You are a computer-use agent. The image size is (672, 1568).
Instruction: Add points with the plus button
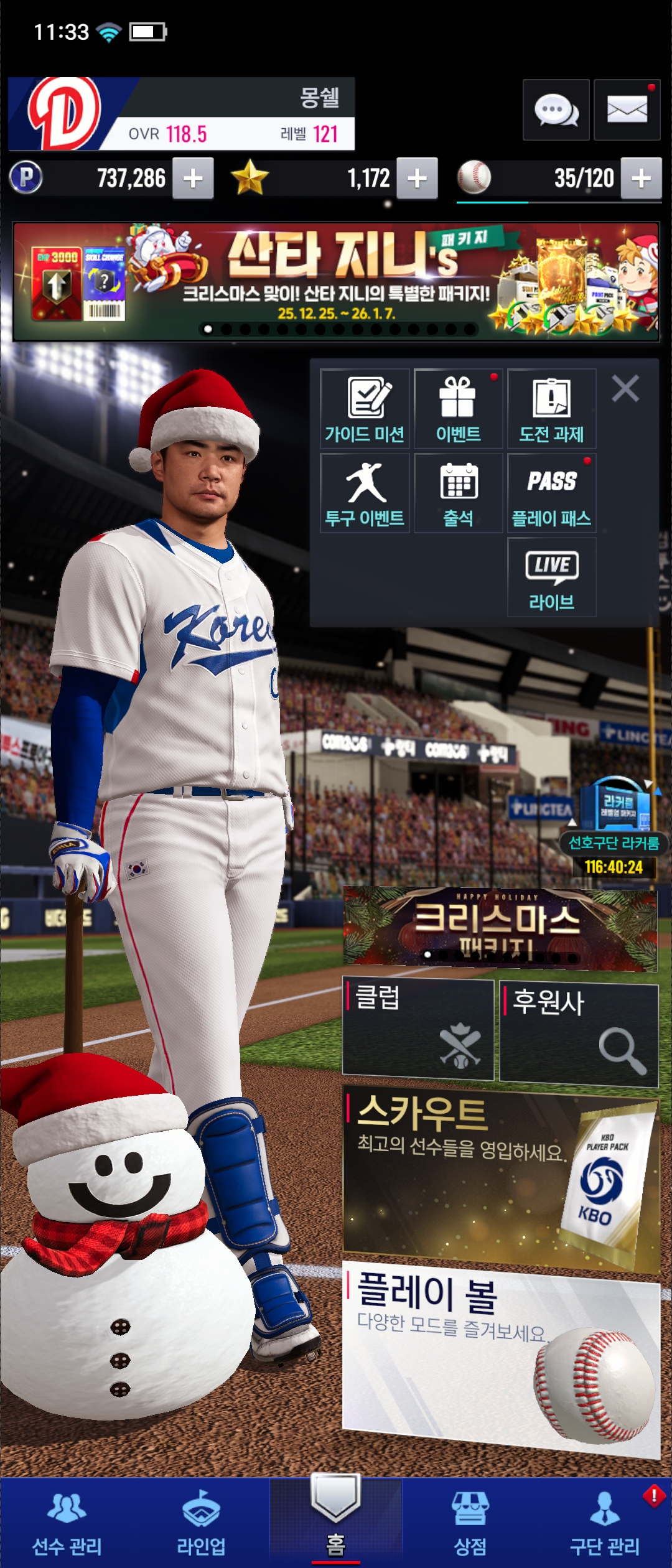point(193,179)
